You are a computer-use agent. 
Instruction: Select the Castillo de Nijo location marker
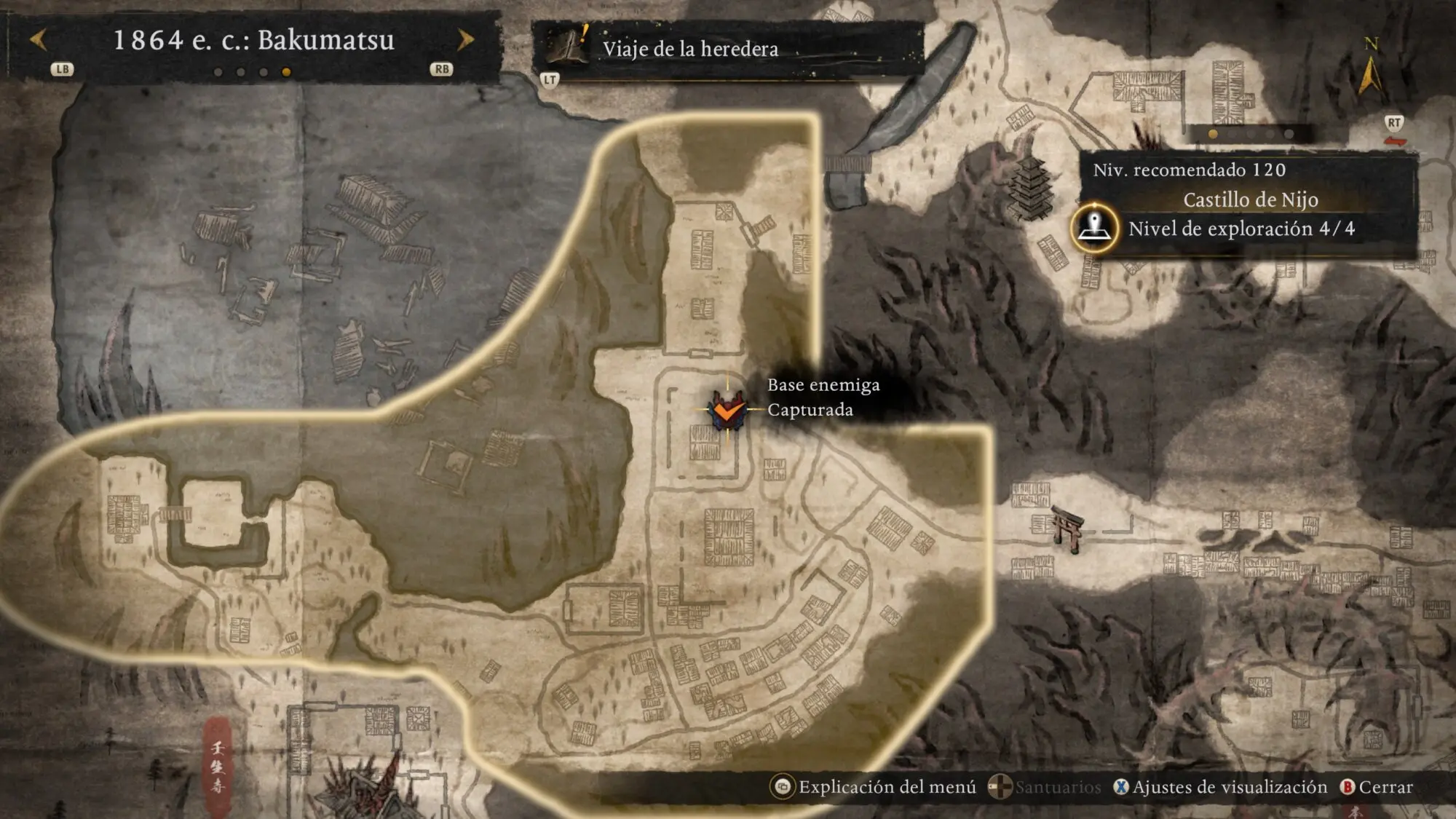point(1094,227)
